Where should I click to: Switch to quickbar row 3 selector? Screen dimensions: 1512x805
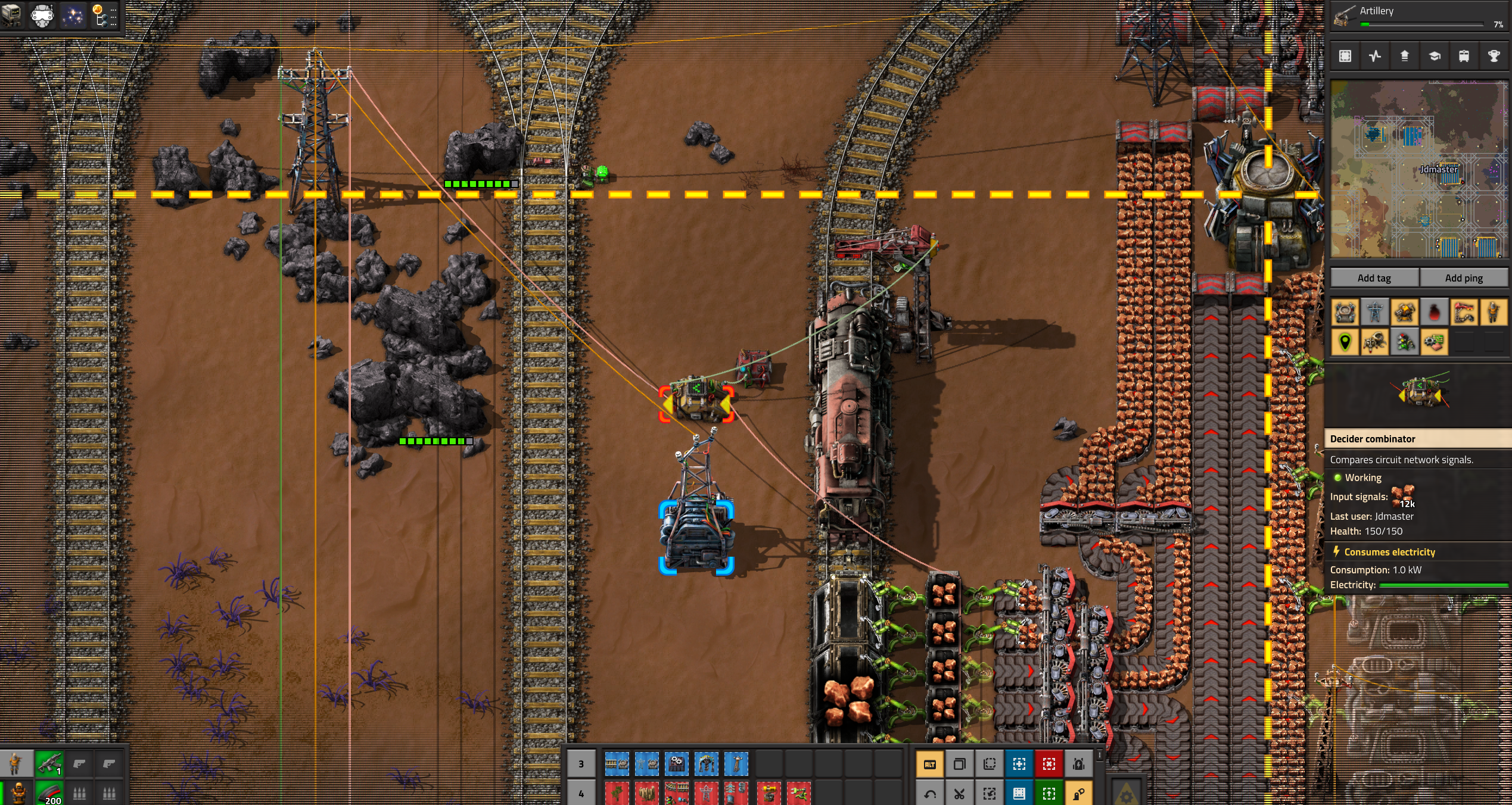[x=581, y=765]
